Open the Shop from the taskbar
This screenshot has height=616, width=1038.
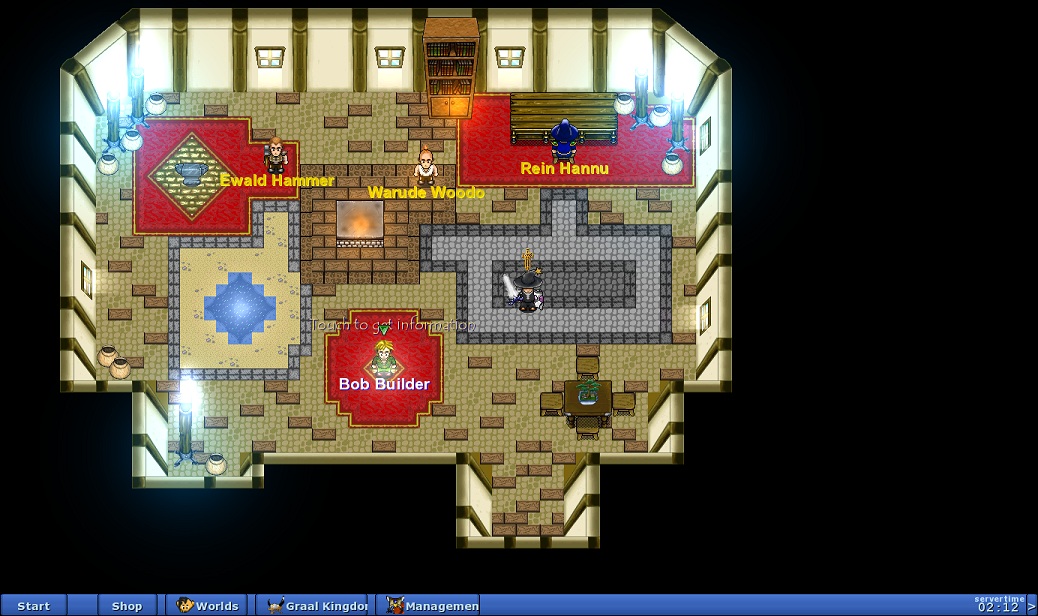pyautogui.click(x=127, y=606)
